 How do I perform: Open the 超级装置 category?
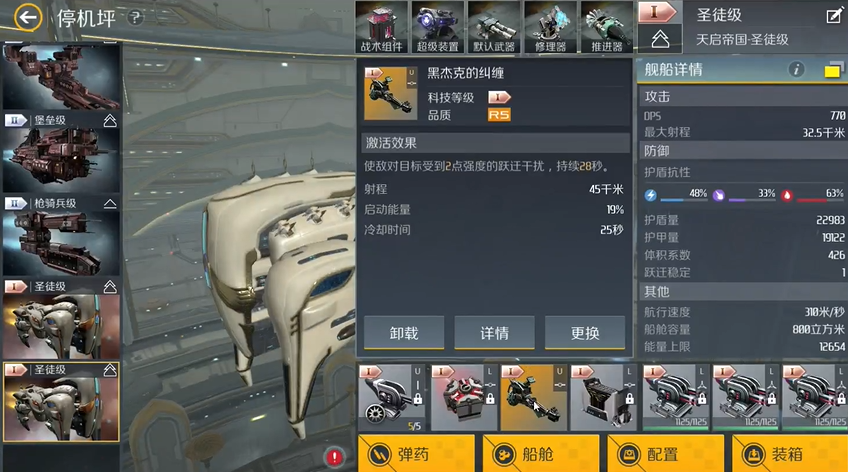click(x=440, y=27)
